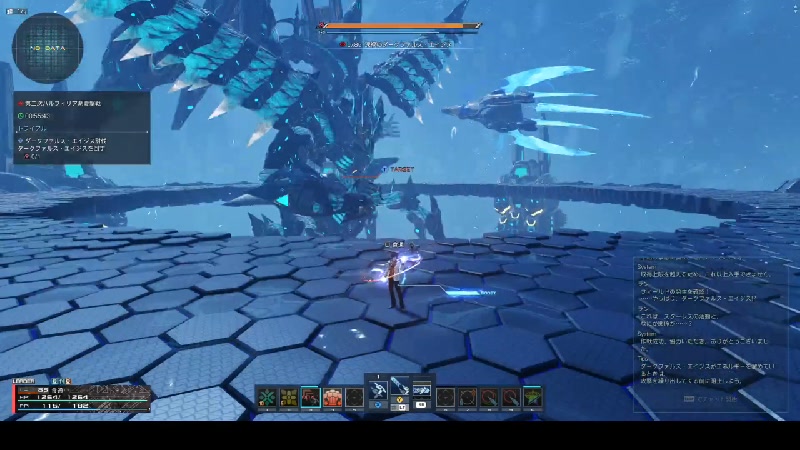Select the cyan-highlighted red hotbar slot
The width and height of the screenshot is (800, 450).
click(310, 397)
